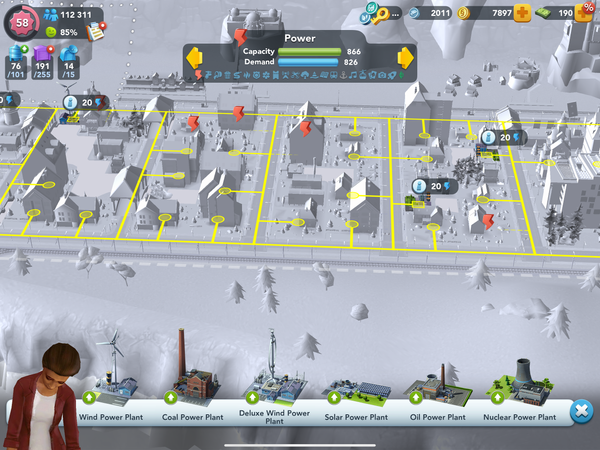Tap the 14/15 blue resource icon
The width and height of the screenshot is (600, 450).
click(x=69, y=59)
